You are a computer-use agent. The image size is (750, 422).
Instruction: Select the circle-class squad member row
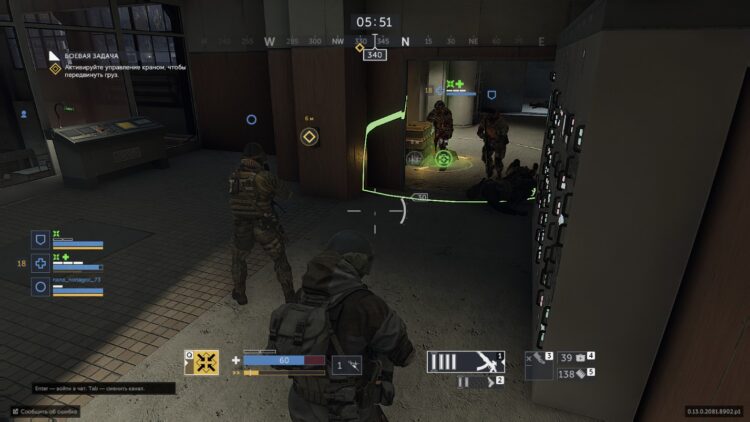68,287
